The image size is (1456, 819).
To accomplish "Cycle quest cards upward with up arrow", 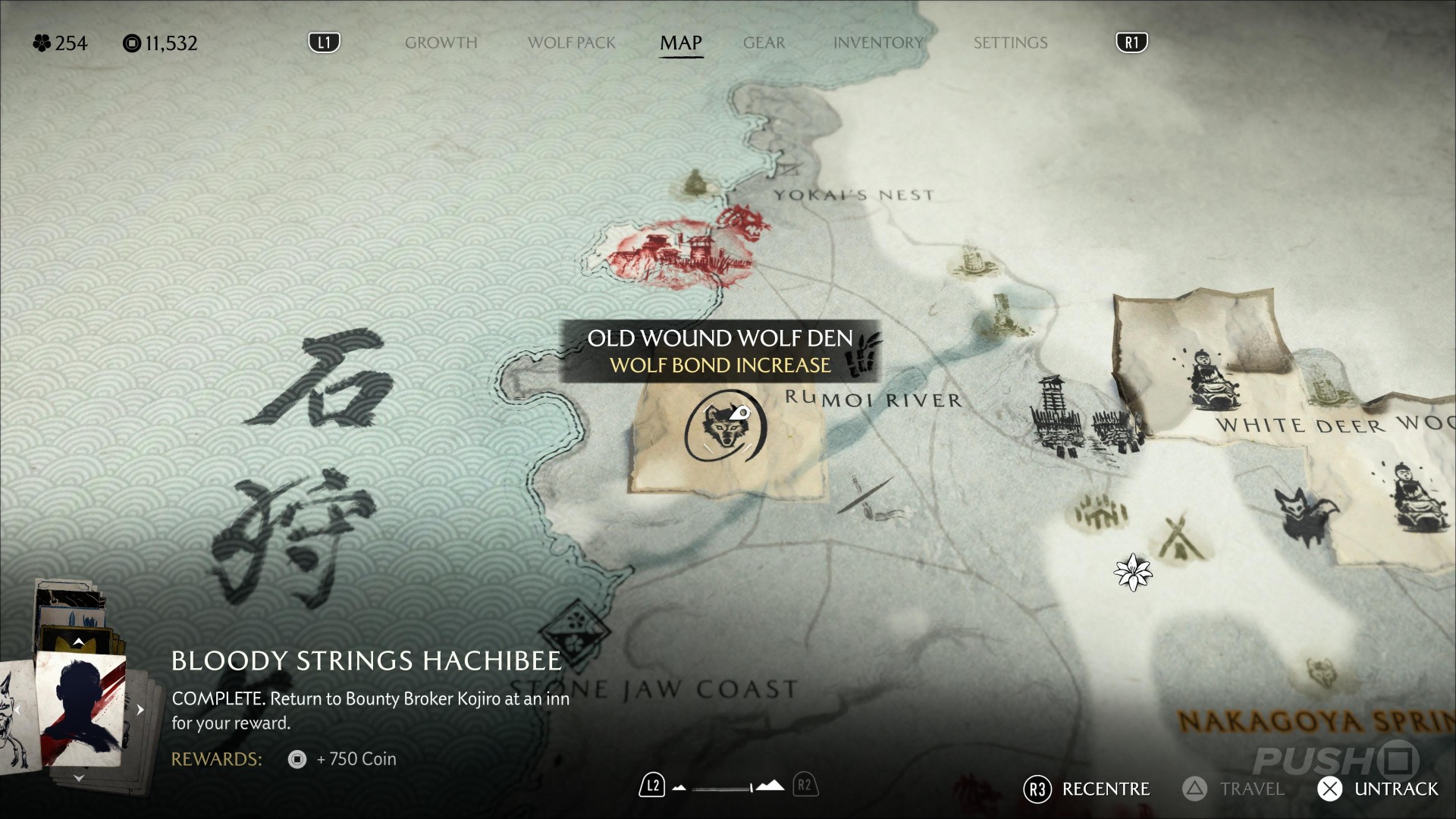I will (x=78, y=642).
